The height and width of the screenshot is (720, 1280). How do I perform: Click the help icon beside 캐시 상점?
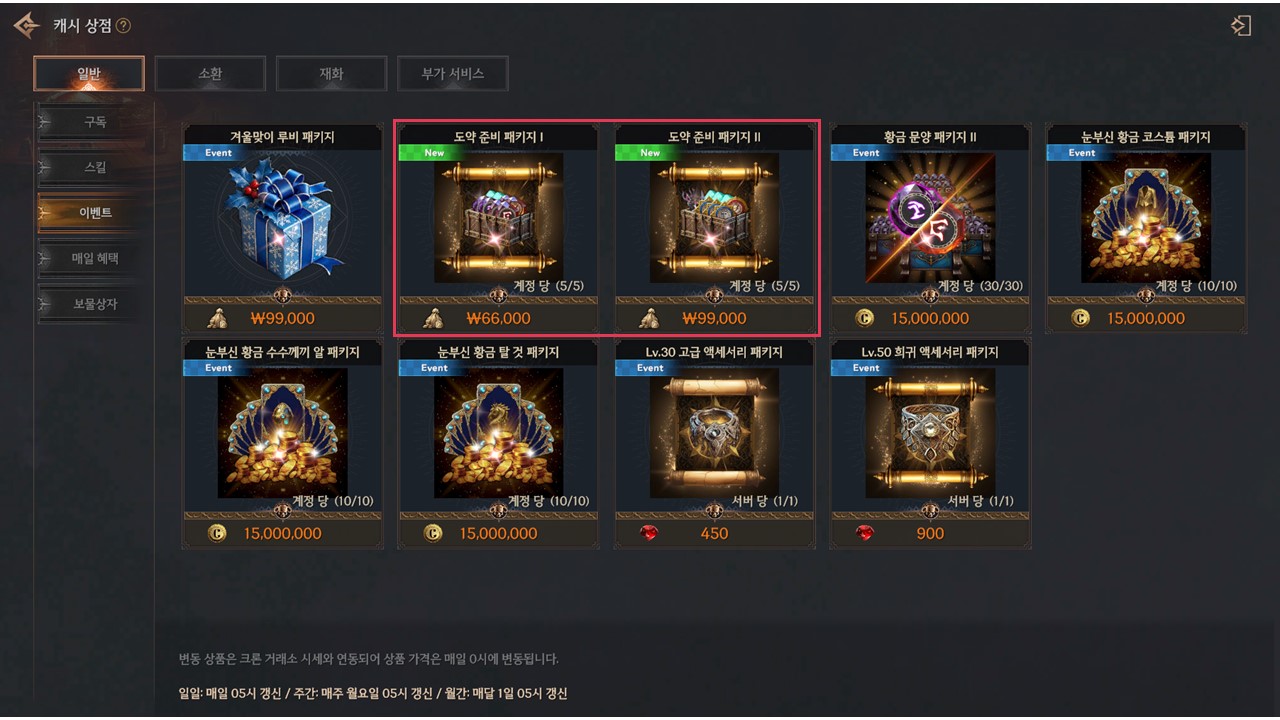pyautogui.click(x=124, y=26)
